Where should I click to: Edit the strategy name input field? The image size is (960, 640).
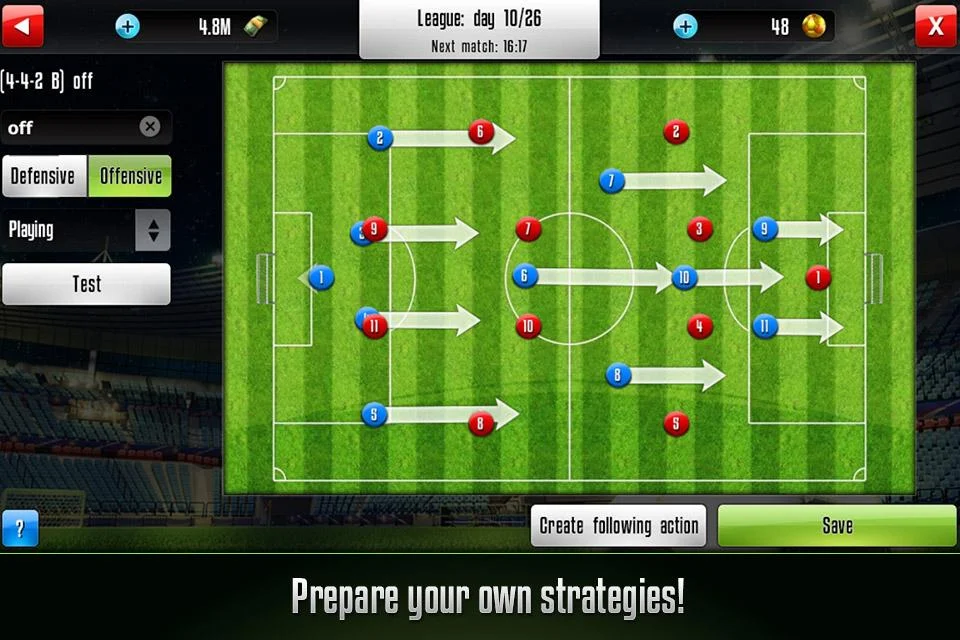[70, 128]
